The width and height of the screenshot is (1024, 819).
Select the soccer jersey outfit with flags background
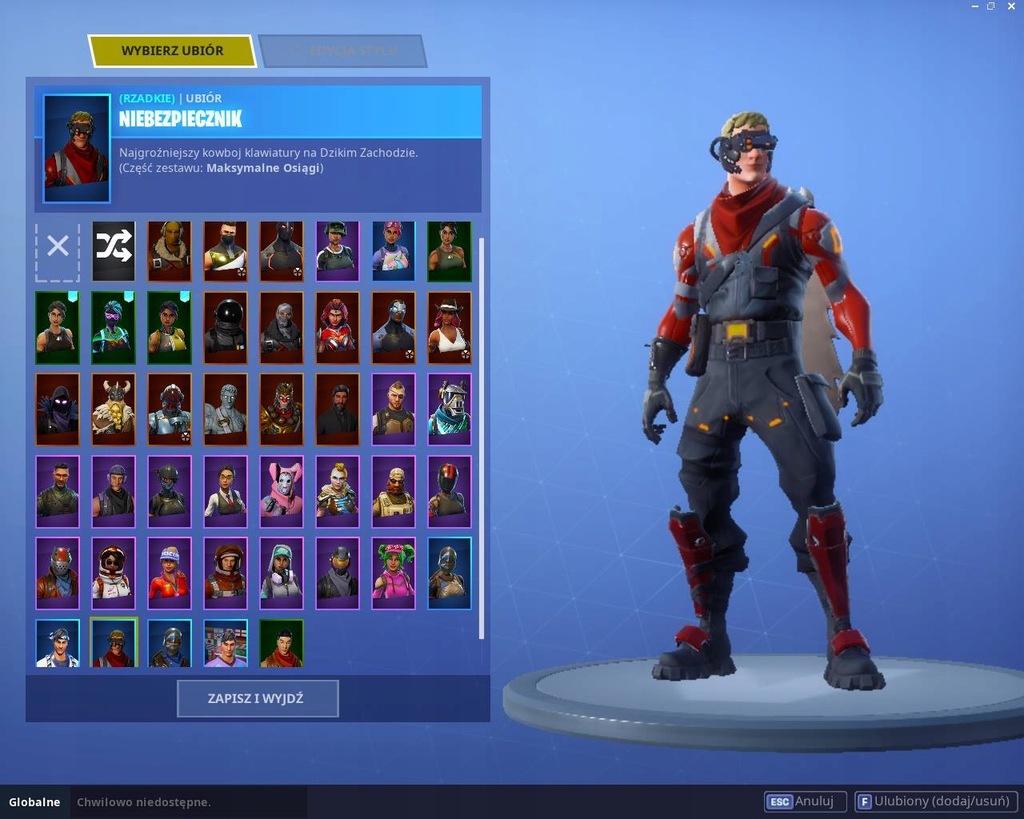point(225,643)
